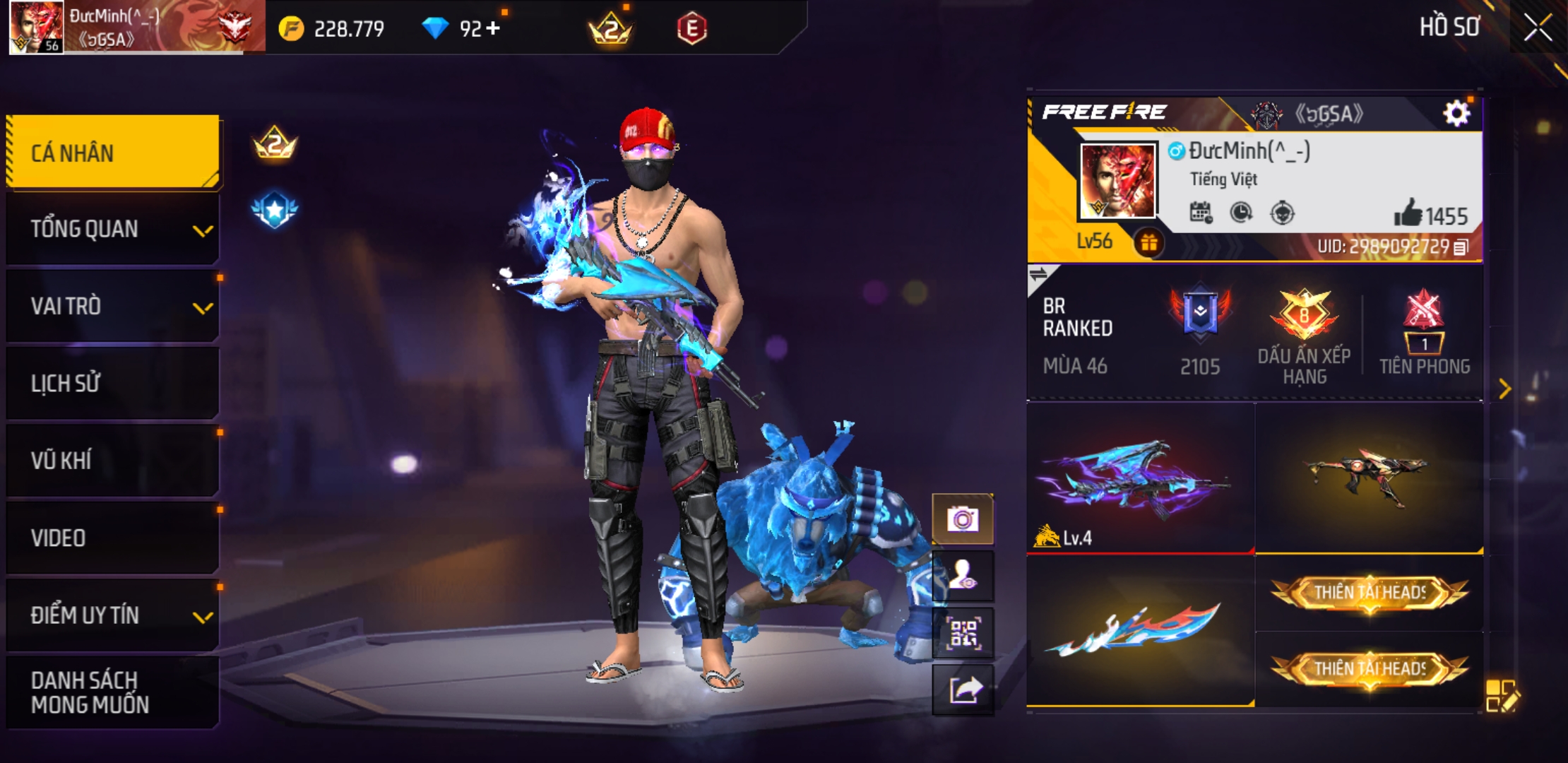1568x763 pixels.
Task: Give a like using the thumbs-up icon
Action: coord(1408,213)
